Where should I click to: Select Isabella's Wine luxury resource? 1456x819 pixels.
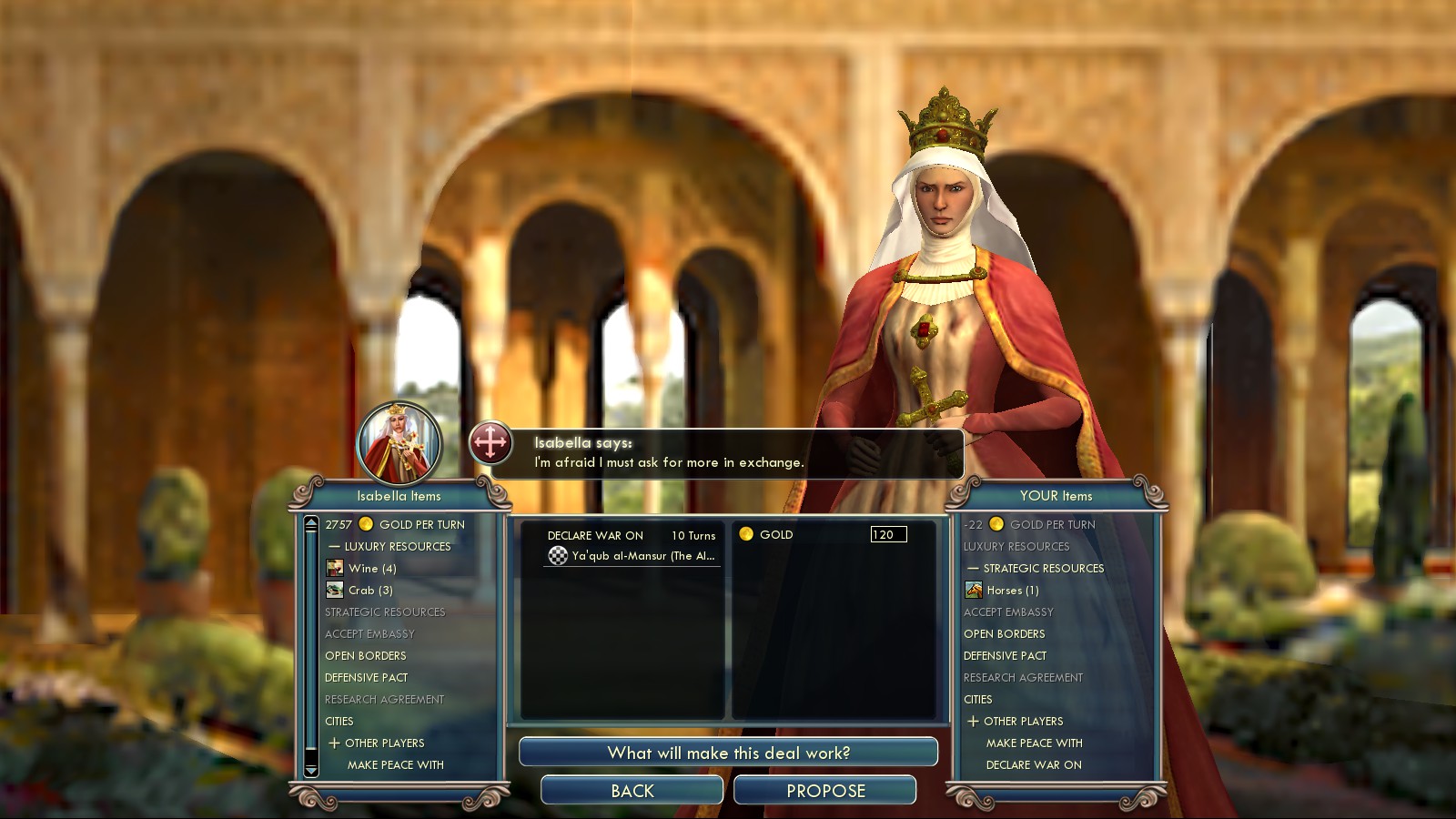coord(371,569)
